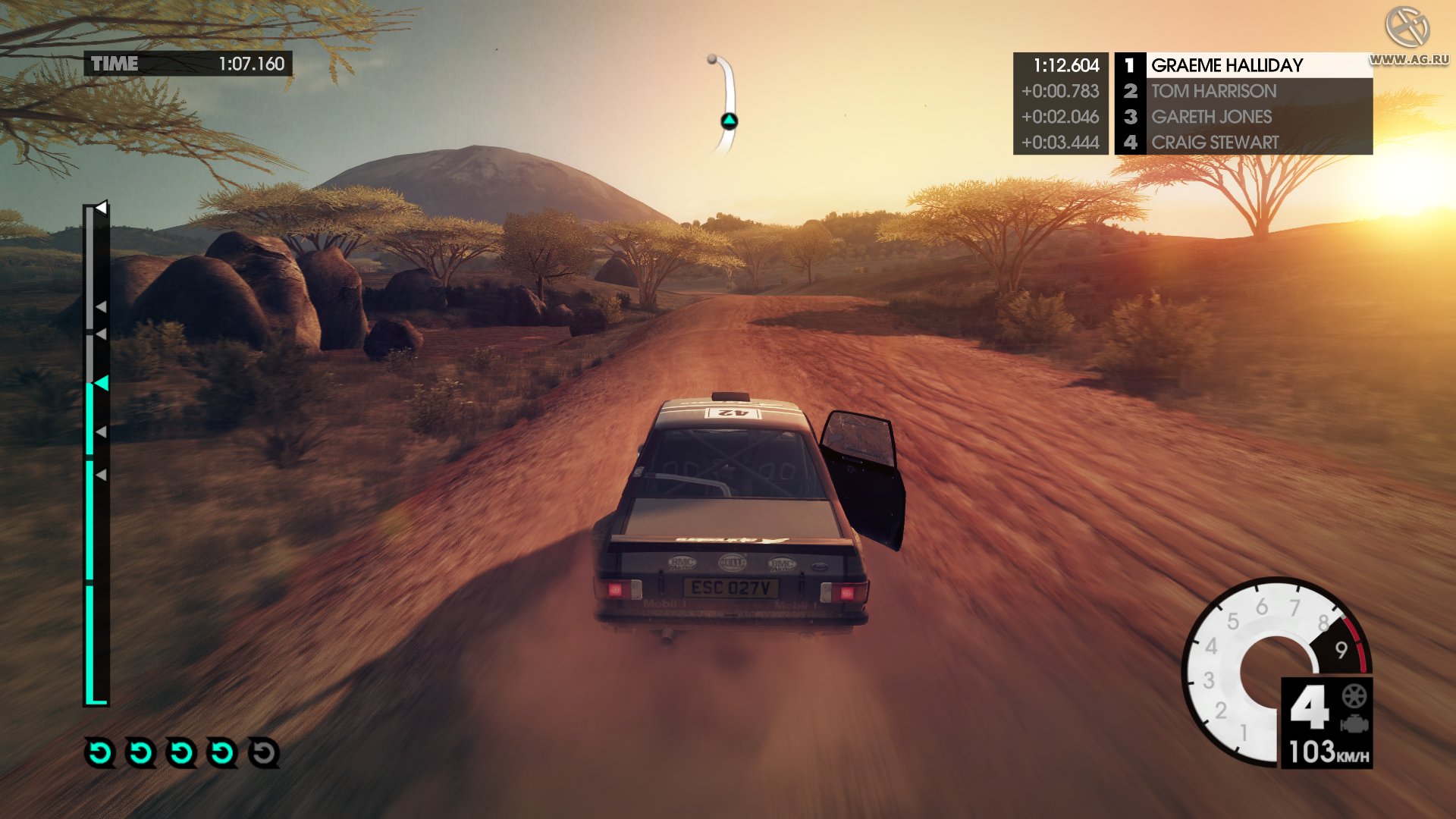Click the cyan player marker on the minimap
The width and height of the screenshot is (1456, 819).
coord(729,121)
